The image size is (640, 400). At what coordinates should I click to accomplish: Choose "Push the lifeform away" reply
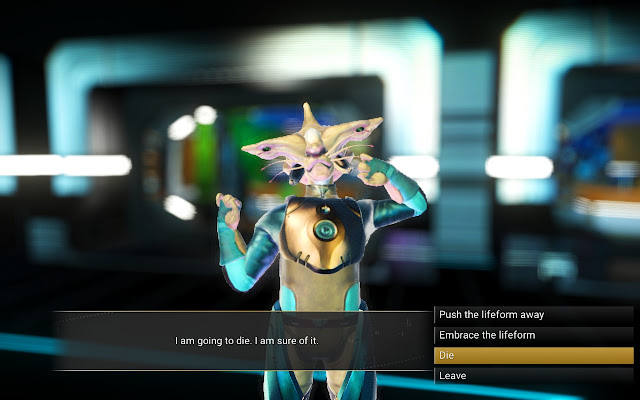click(534, 314)
